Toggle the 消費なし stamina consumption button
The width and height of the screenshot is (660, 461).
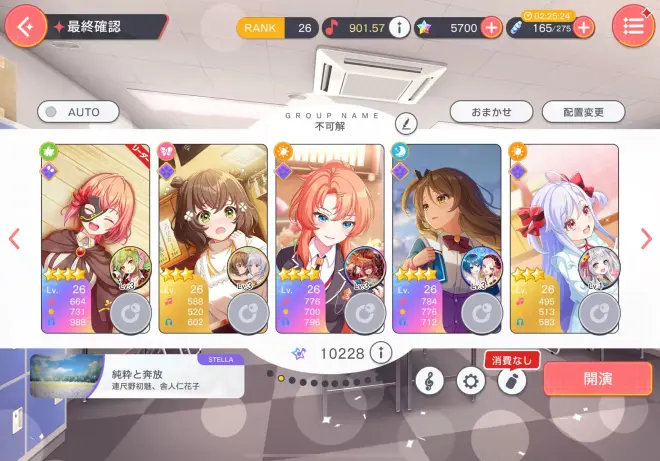[x=512, y=380]
